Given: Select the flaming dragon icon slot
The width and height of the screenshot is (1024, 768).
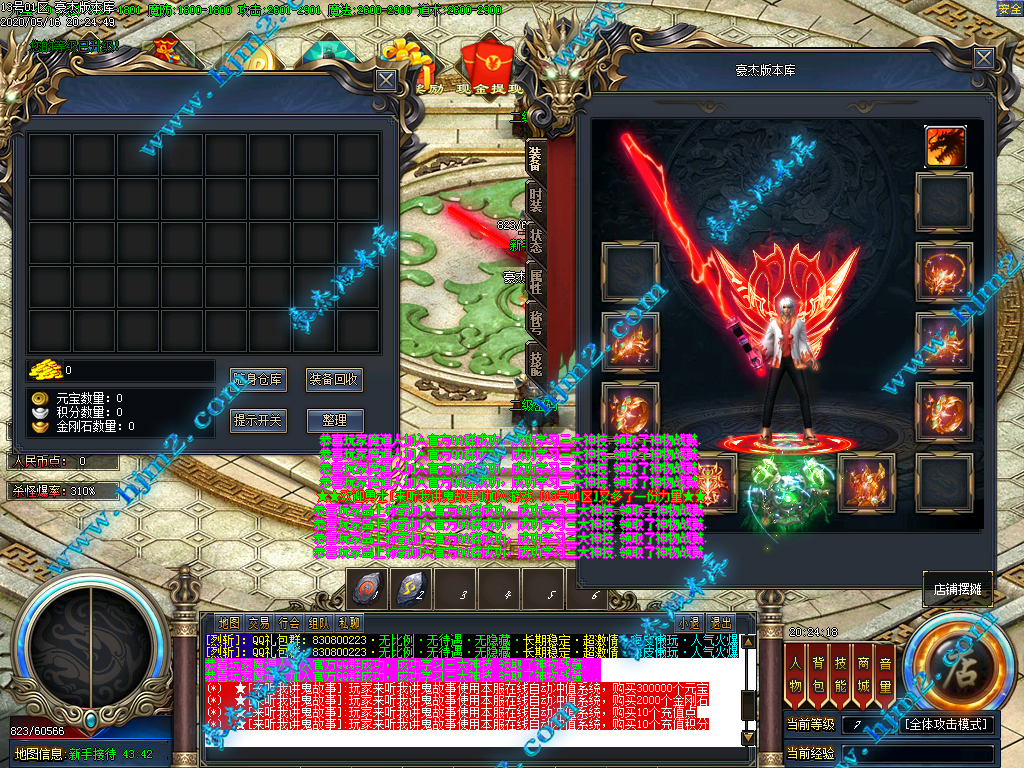Looking at the screenshot, I should coord(945,146).
